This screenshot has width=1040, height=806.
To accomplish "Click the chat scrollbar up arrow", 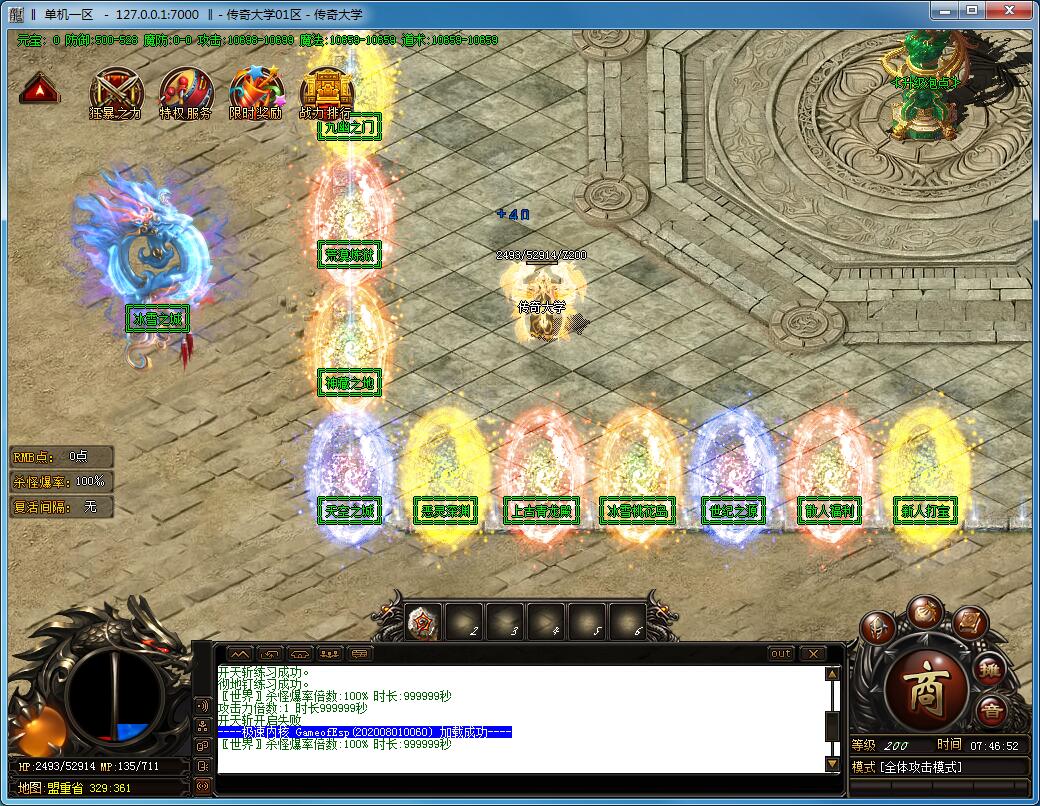I will click(x=832, y=674).
